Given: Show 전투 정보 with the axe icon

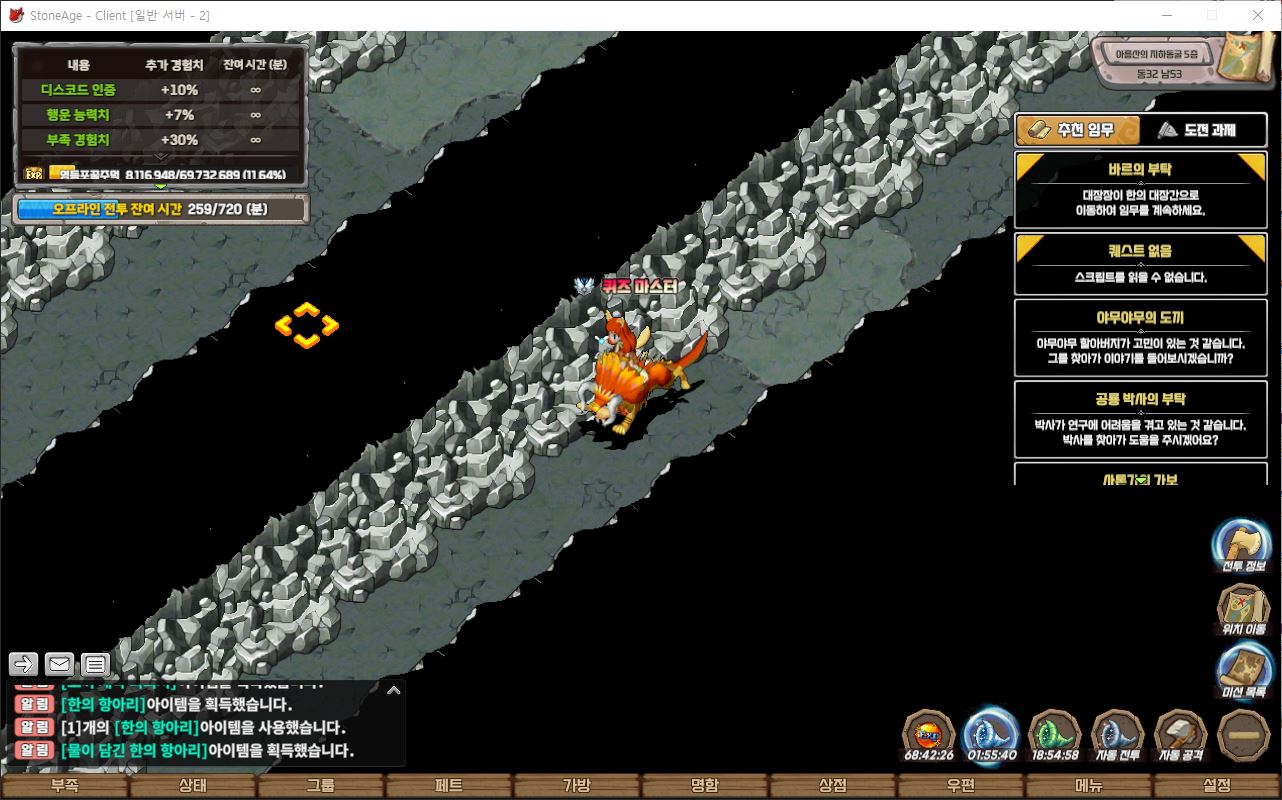Looking at the screenshot, I should tap(1241, 545).
